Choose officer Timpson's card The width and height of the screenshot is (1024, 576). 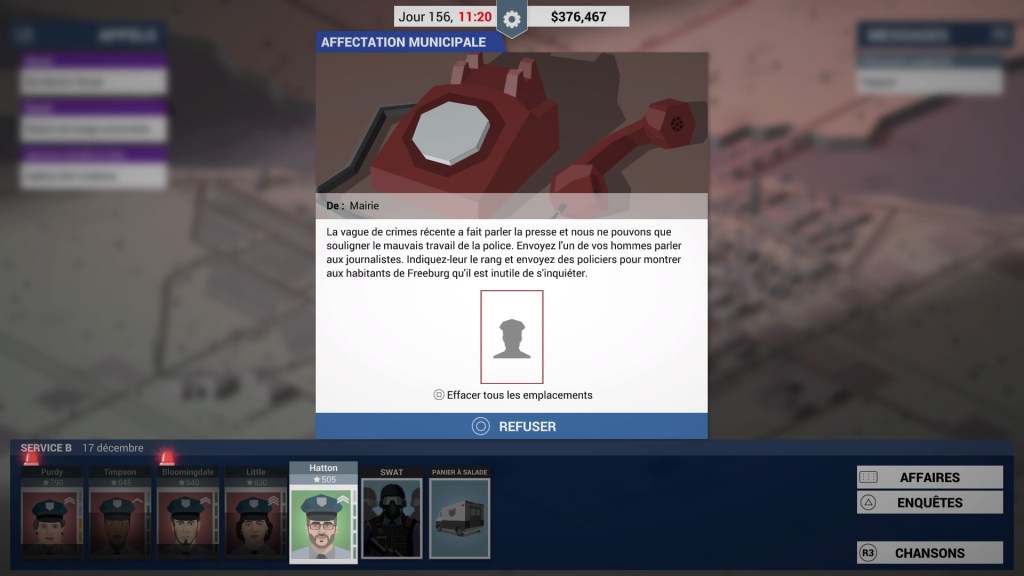coord(119,512)
